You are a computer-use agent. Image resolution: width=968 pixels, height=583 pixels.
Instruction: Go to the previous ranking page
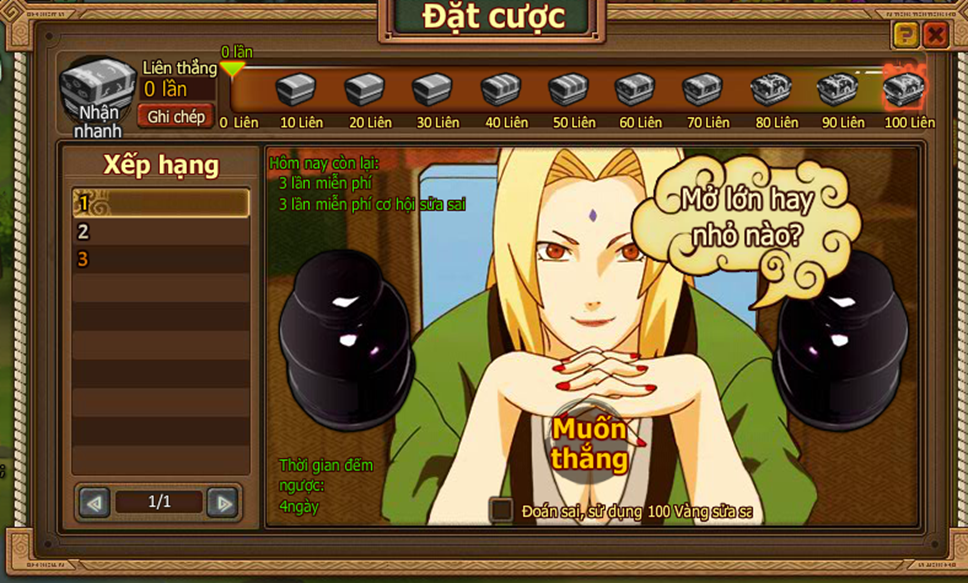click(x=94, y=502)
